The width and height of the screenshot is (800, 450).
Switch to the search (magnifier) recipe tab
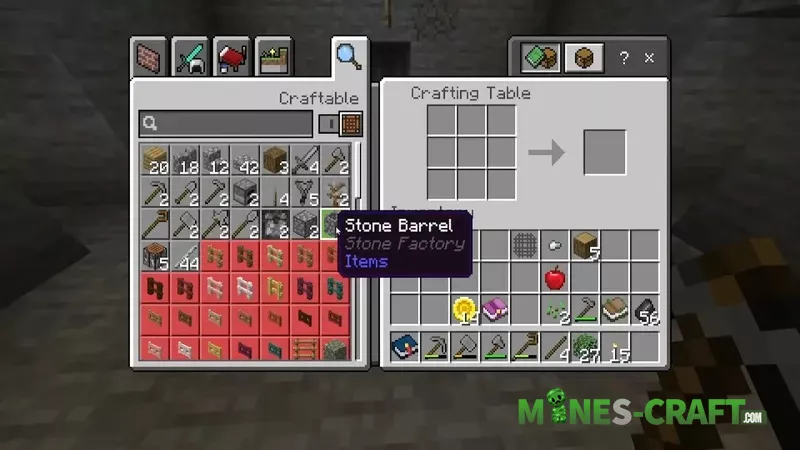coord(348,57)
